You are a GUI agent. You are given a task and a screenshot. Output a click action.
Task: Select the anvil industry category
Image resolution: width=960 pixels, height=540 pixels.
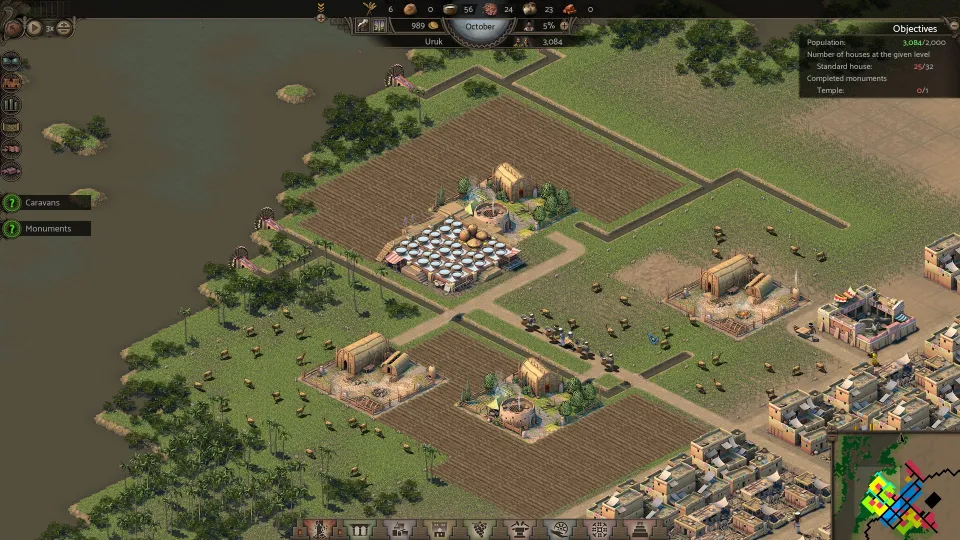(517, 530)
